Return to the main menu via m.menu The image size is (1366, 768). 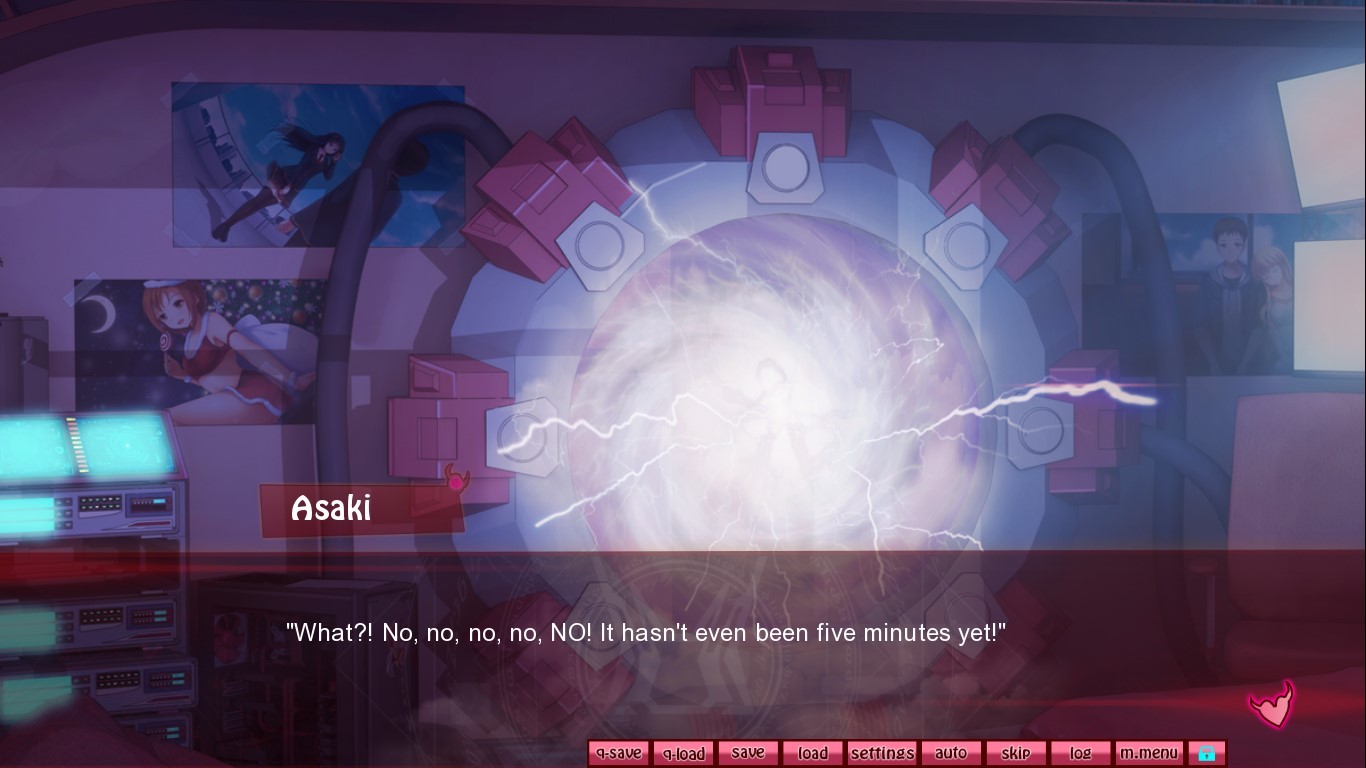1149,752
